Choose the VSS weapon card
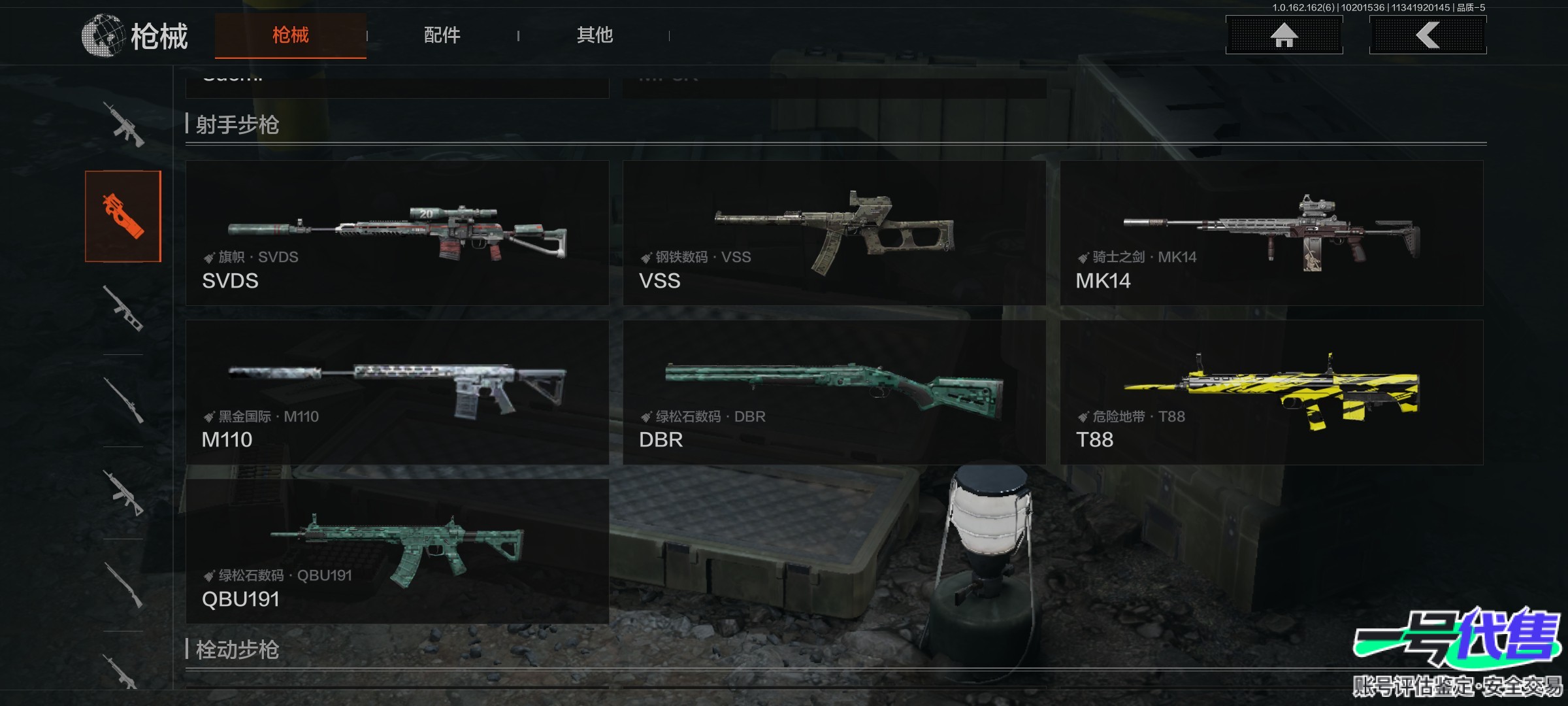 [834, 233]
